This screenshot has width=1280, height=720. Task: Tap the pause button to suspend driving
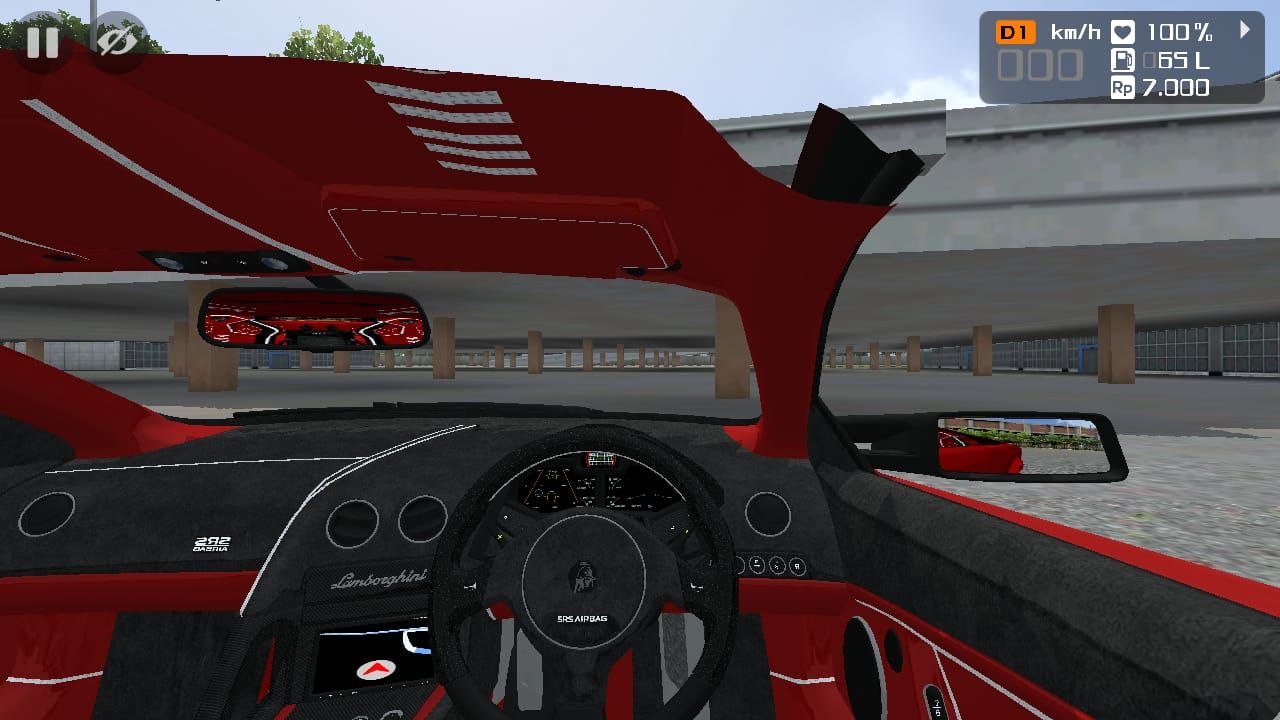pos(42,42)
